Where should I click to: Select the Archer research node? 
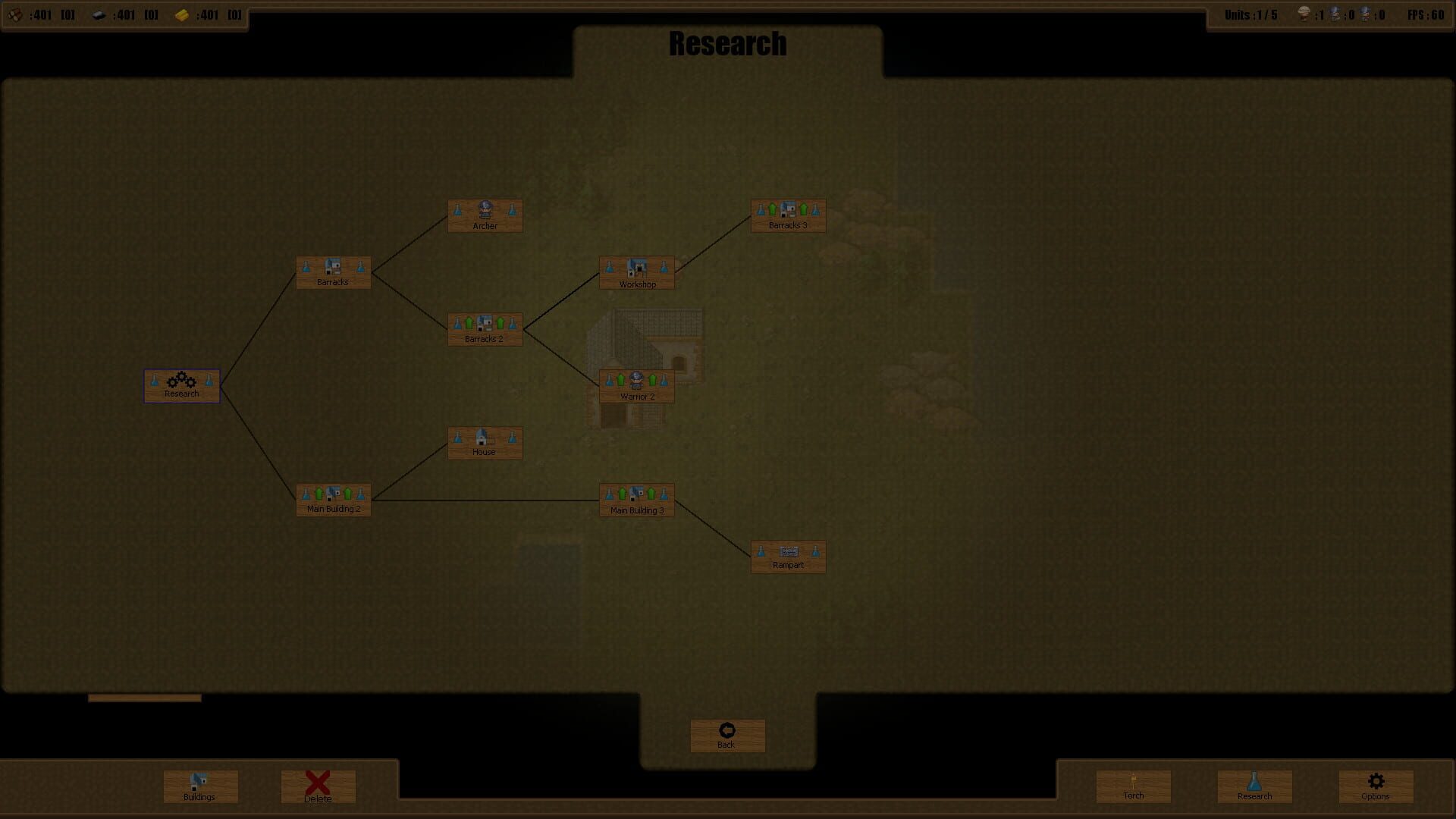485,215
